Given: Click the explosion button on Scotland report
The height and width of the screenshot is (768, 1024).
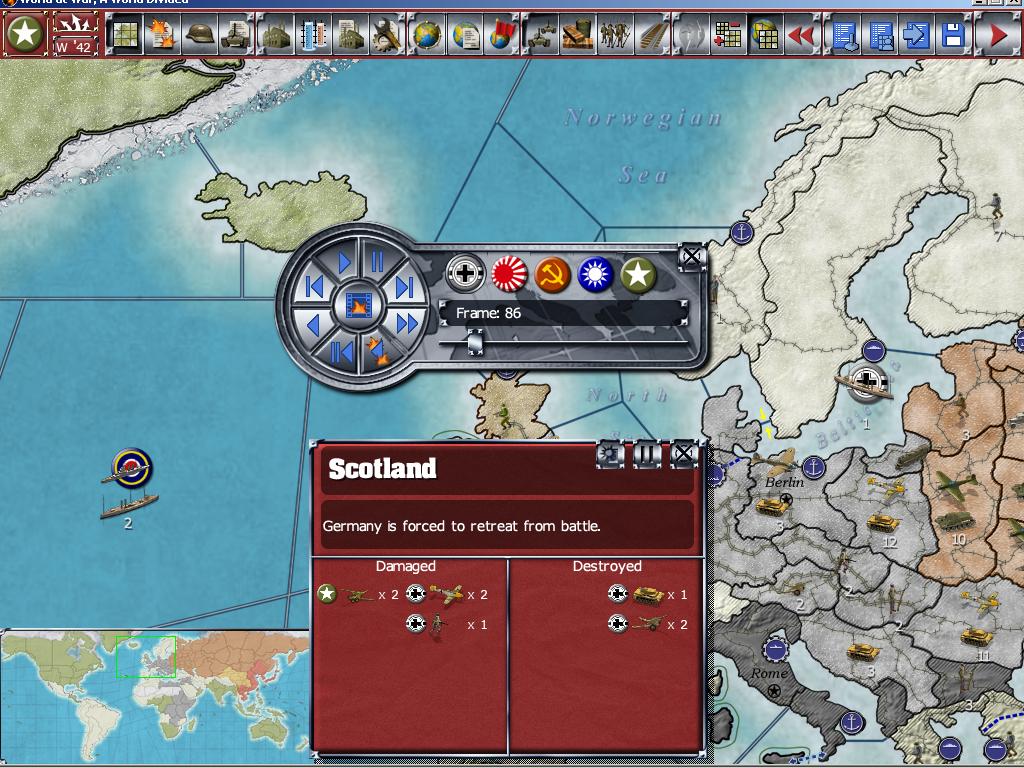Looking at the screenshot, I should (x=610, y=454).
